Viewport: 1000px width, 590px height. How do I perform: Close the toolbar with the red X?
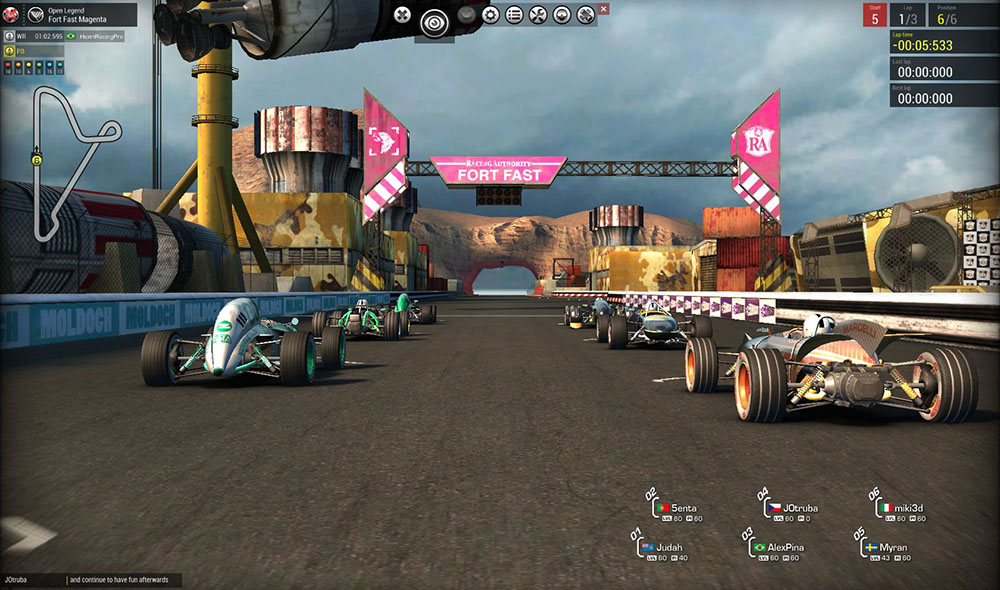tap(603, 9)
